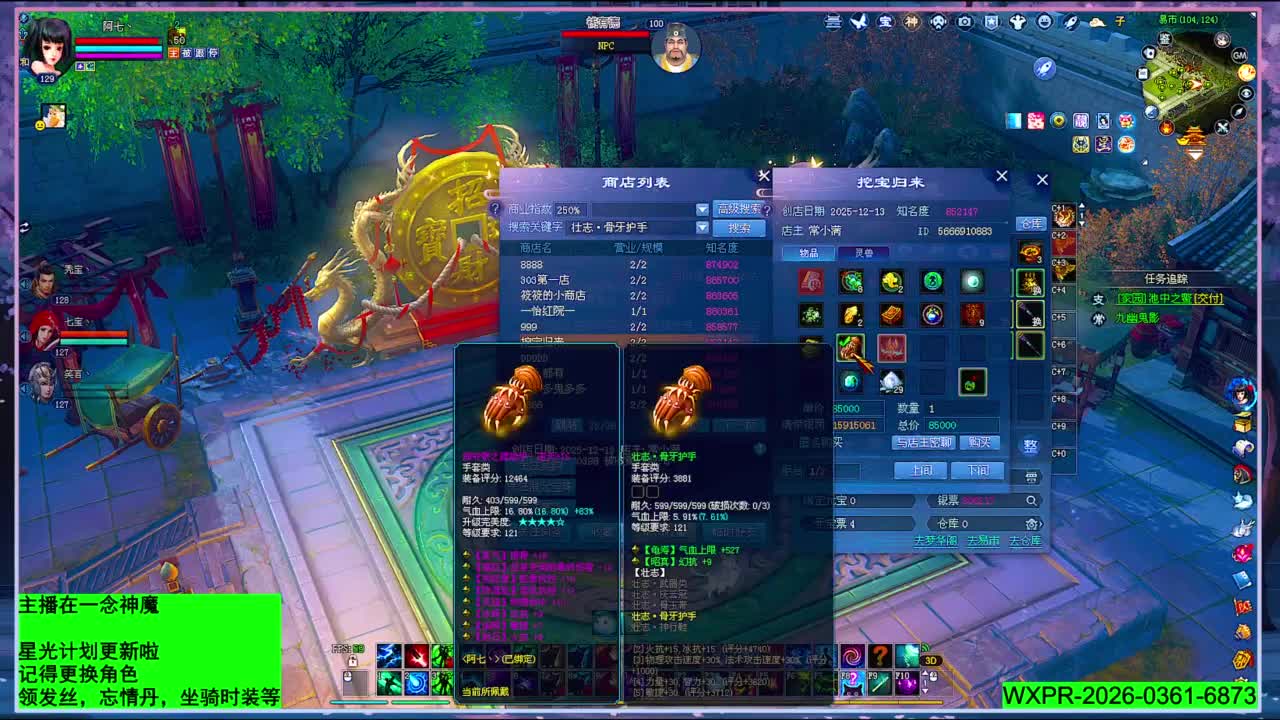
Task: Click the rocket icon in the top icon bar
Action: [x=1072, y=22]
